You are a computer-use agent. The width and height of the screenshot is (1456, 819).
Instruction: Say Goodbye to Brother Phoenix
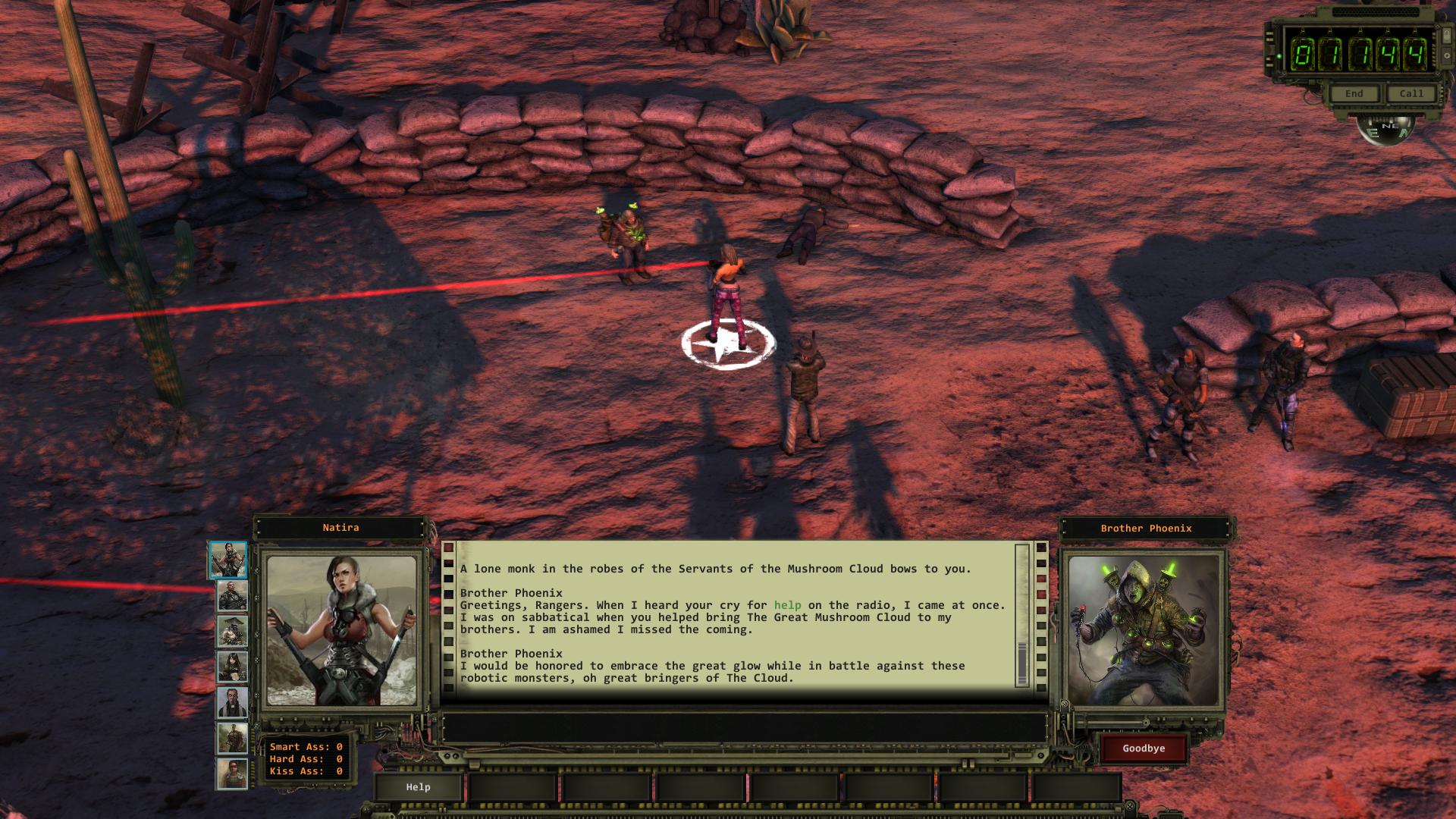click(1144, 748)
